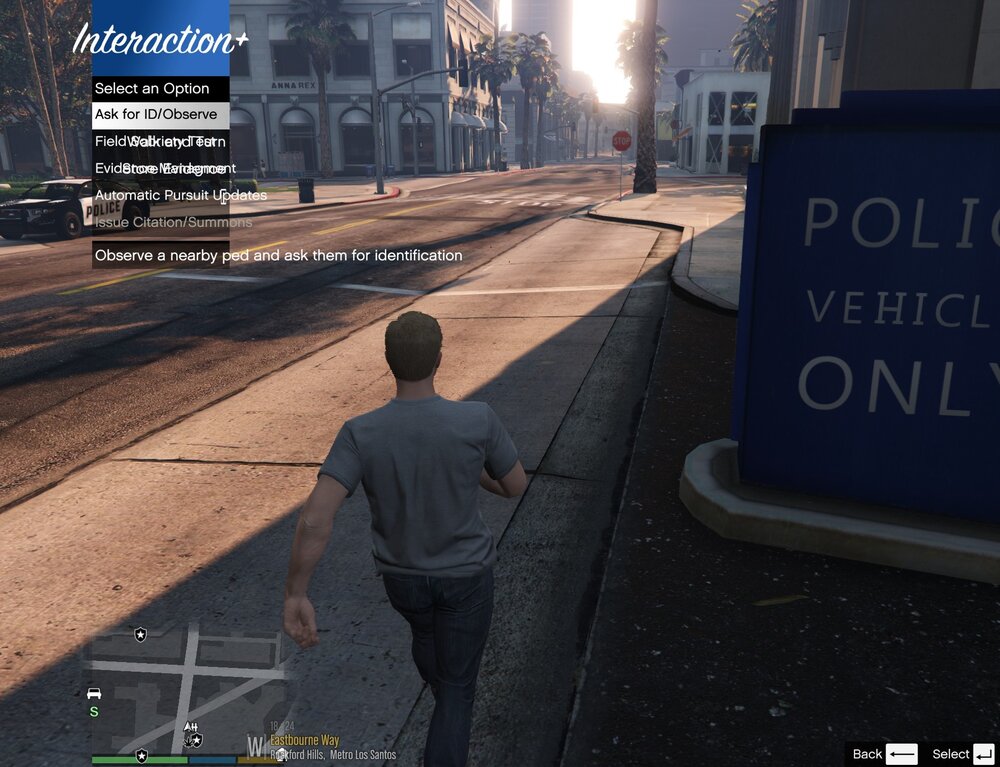Choose the Field Sobriety Test row
This screenshot has height=767, width=1000.
coord(160,142)
